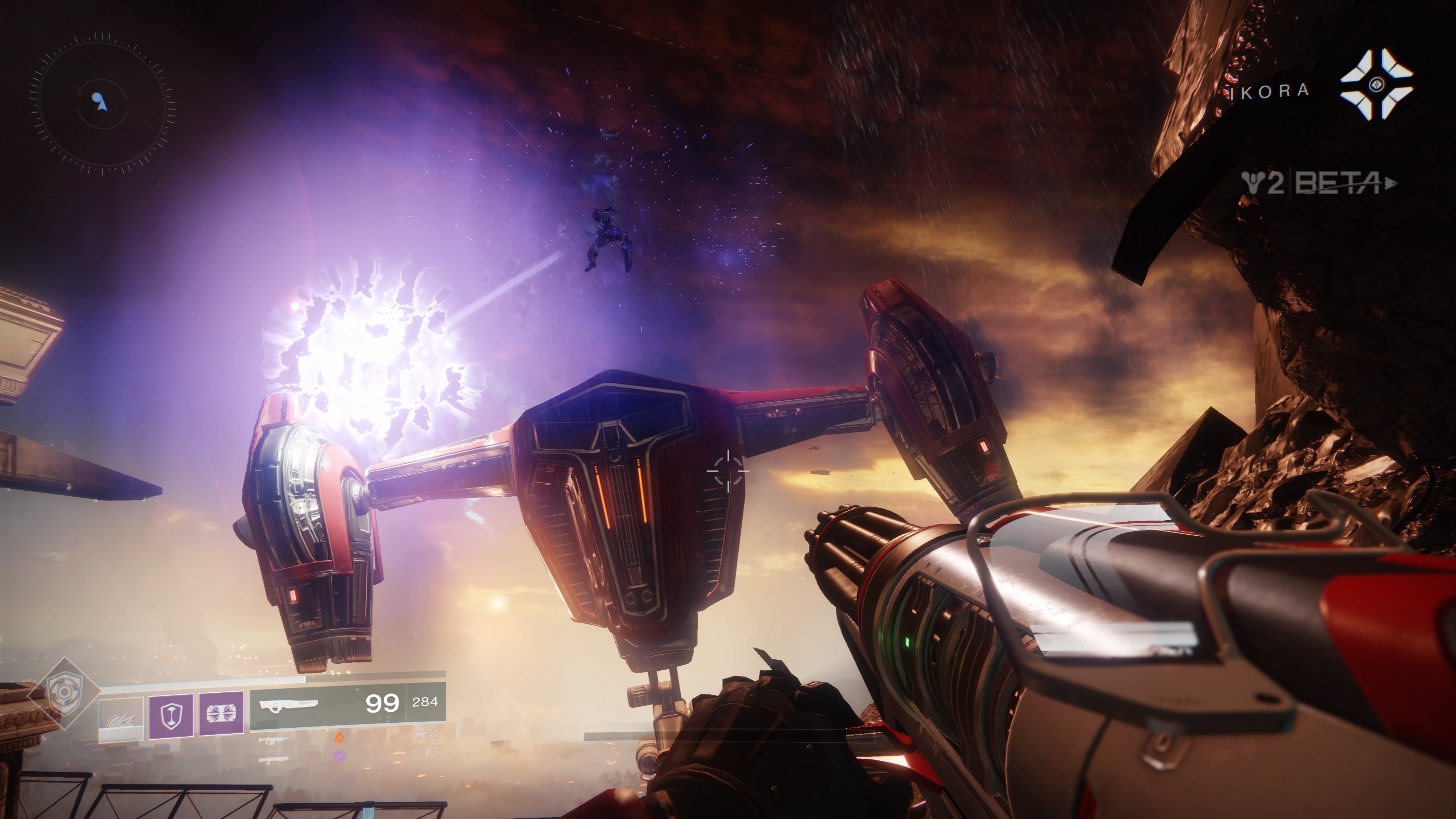
Task: Activate the purple shield-bash melee icon
Action: (221, 714)
